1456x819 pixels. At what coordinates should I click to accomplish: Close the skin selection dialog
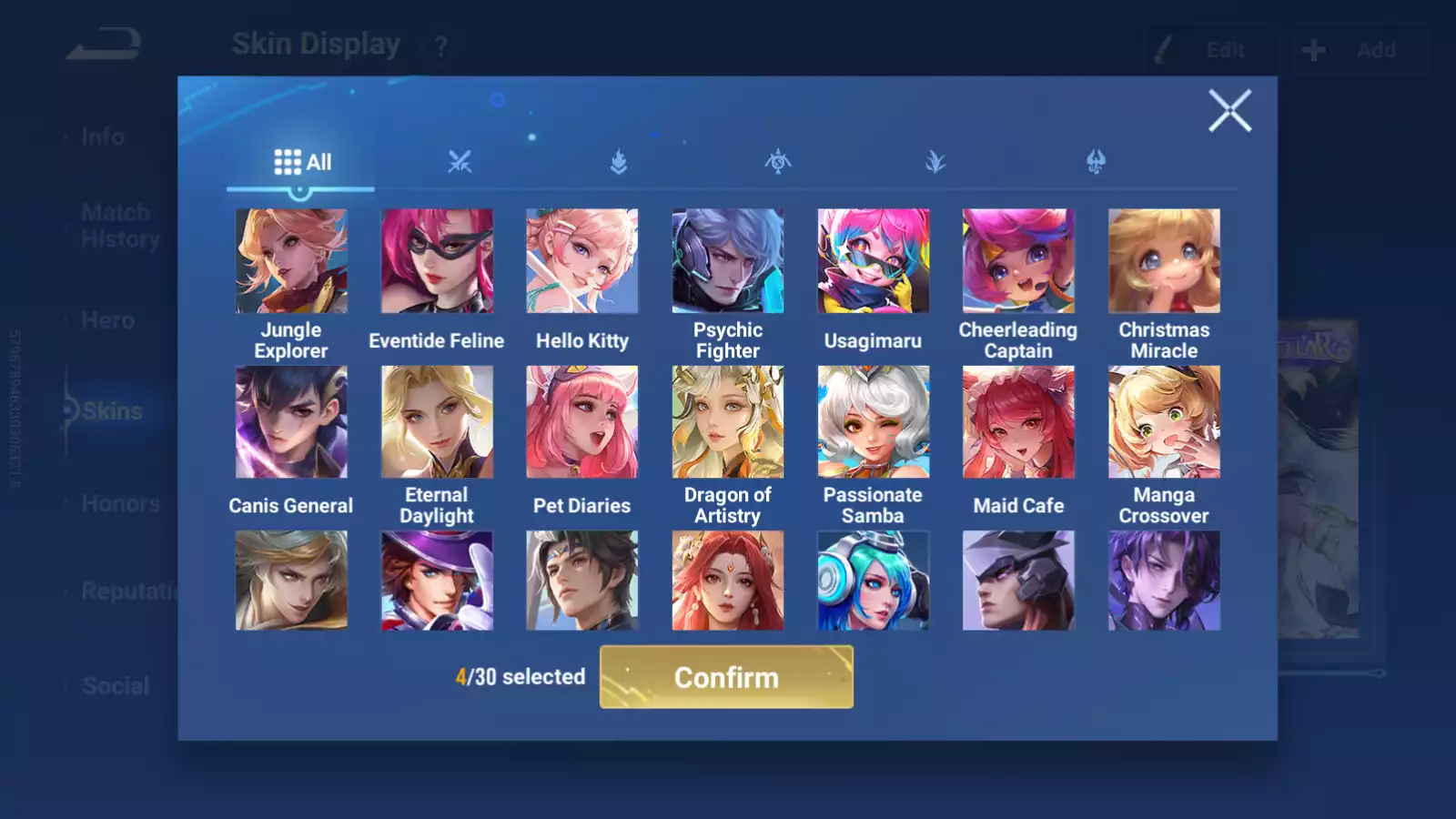tap(1229, 111)
